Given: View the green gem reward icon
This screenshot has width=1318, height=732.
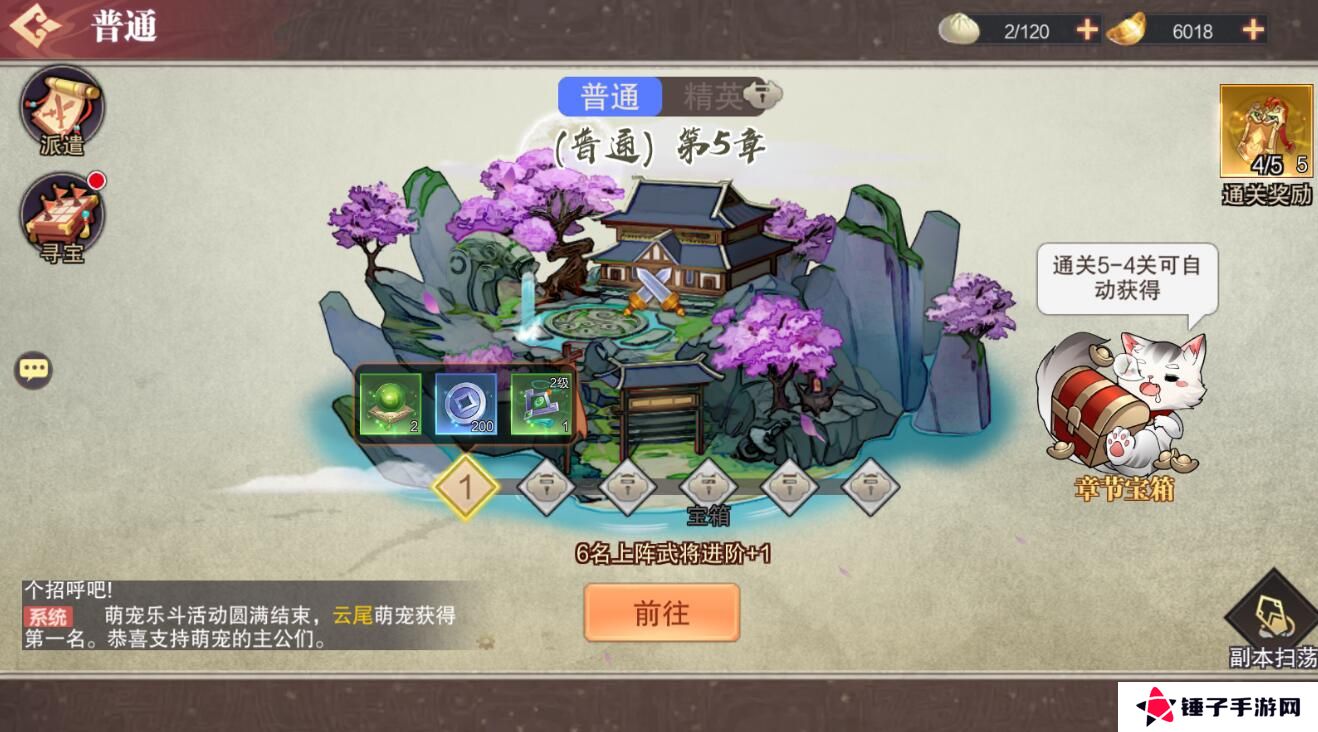Looking at the screenshot, I should [x=392, y=405].
